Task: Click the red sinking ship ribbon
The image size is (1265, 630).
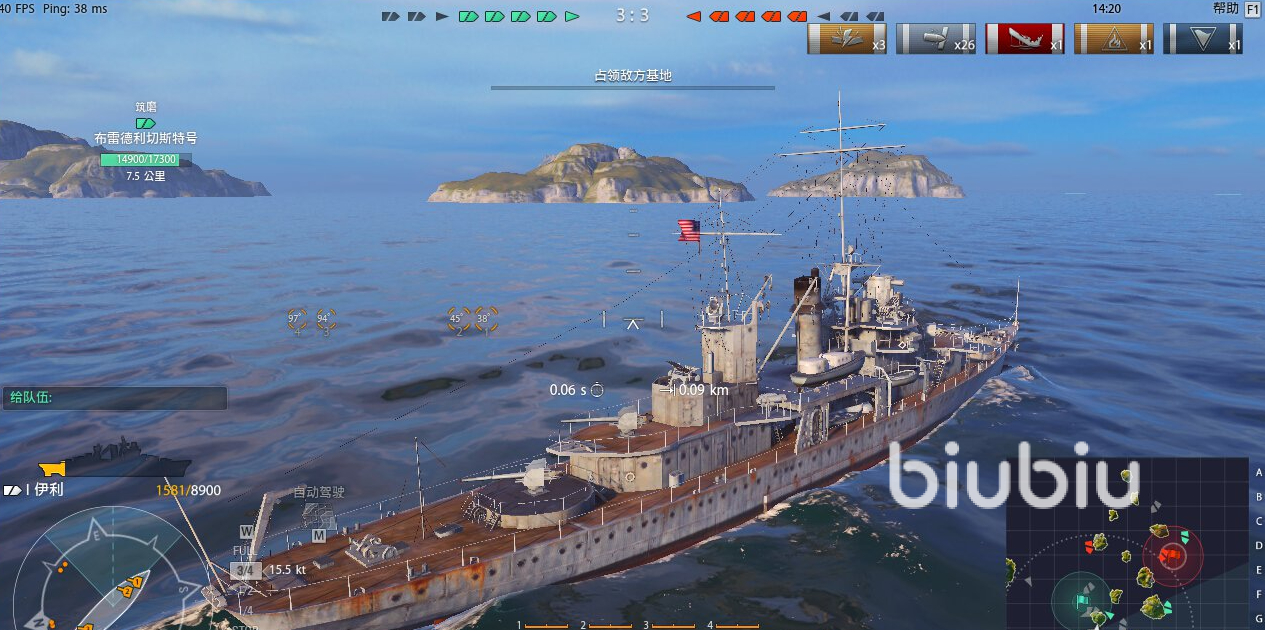Action: tap(1025, 39)
